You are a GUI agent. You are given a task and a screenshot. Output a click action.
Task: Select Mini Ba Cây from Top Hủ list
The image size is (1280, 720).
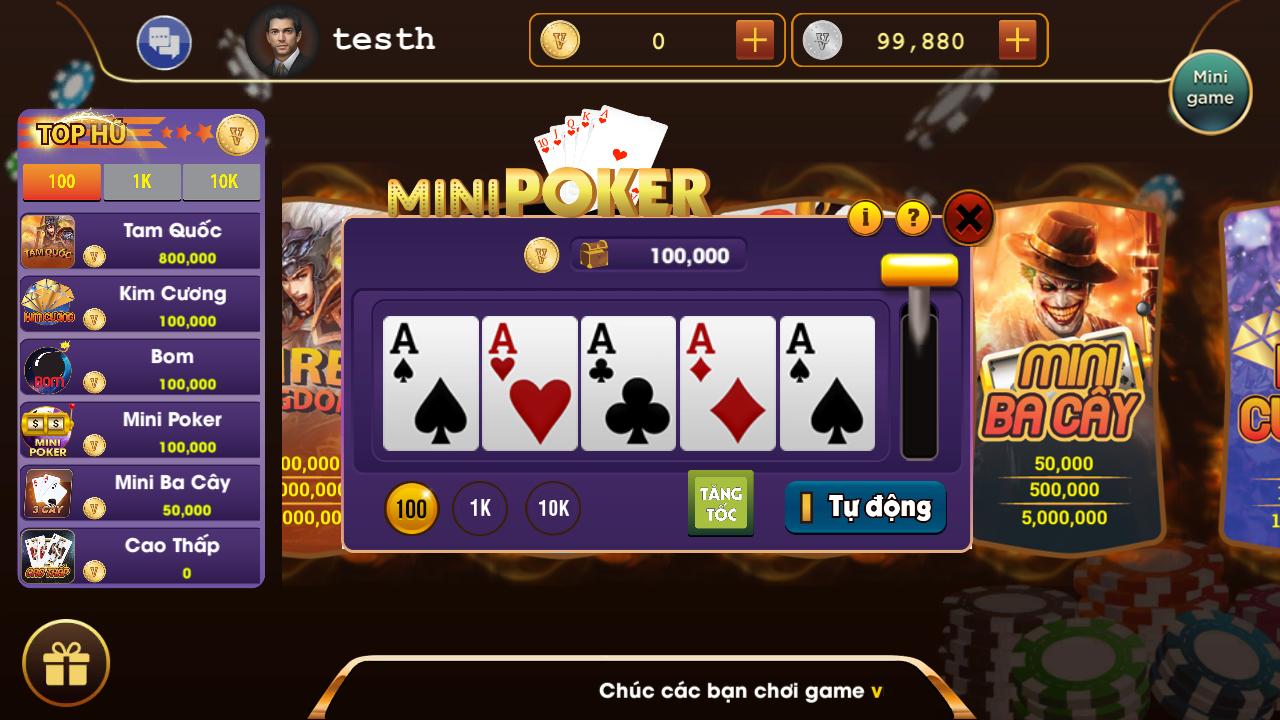click(x=45, y=493)
